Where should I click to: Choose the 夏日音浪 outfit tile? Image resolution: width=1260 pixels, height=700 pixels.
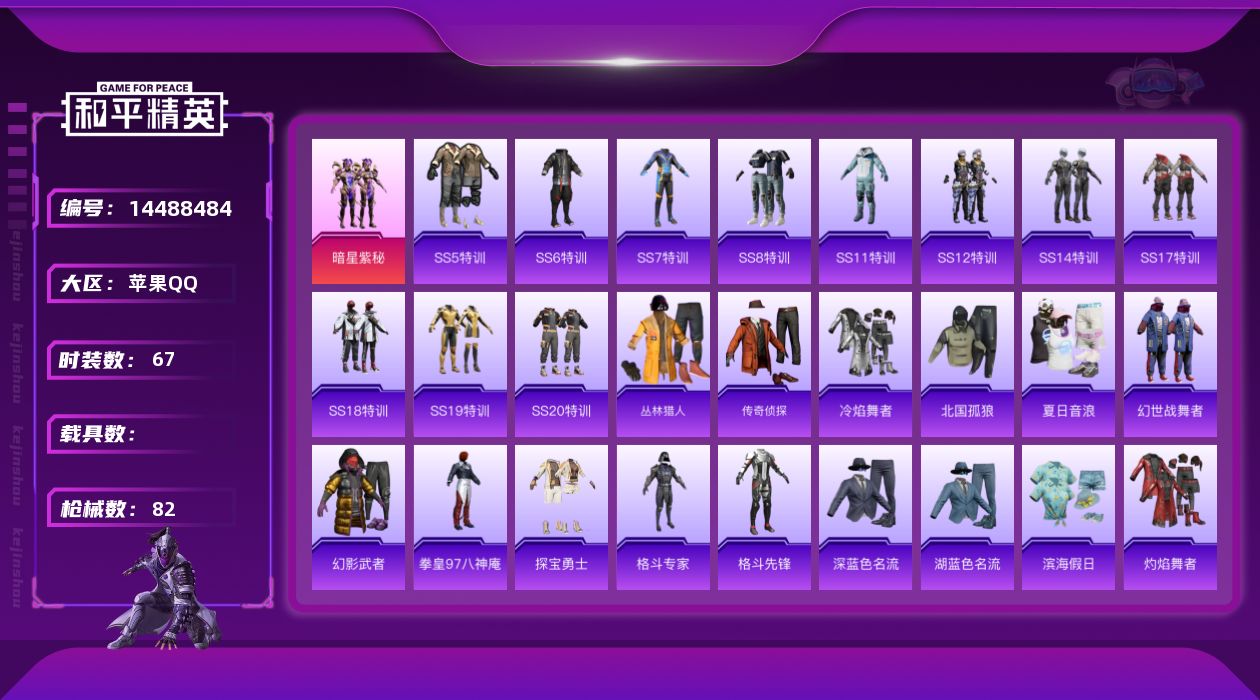click(x=1068, y=363)
